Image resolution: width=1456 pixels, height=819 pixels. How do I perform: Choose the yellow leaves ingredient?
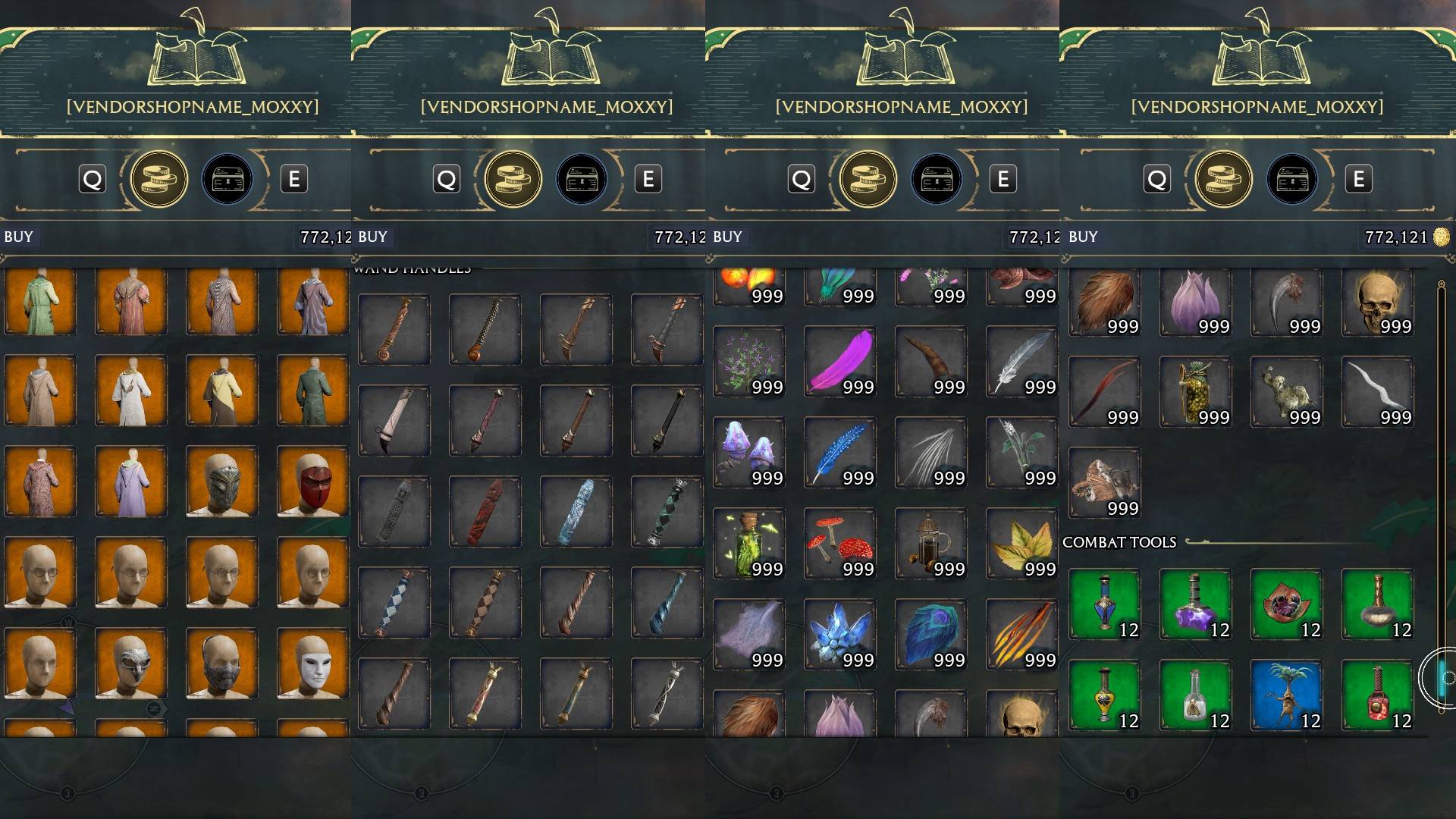click(1021, 544)
